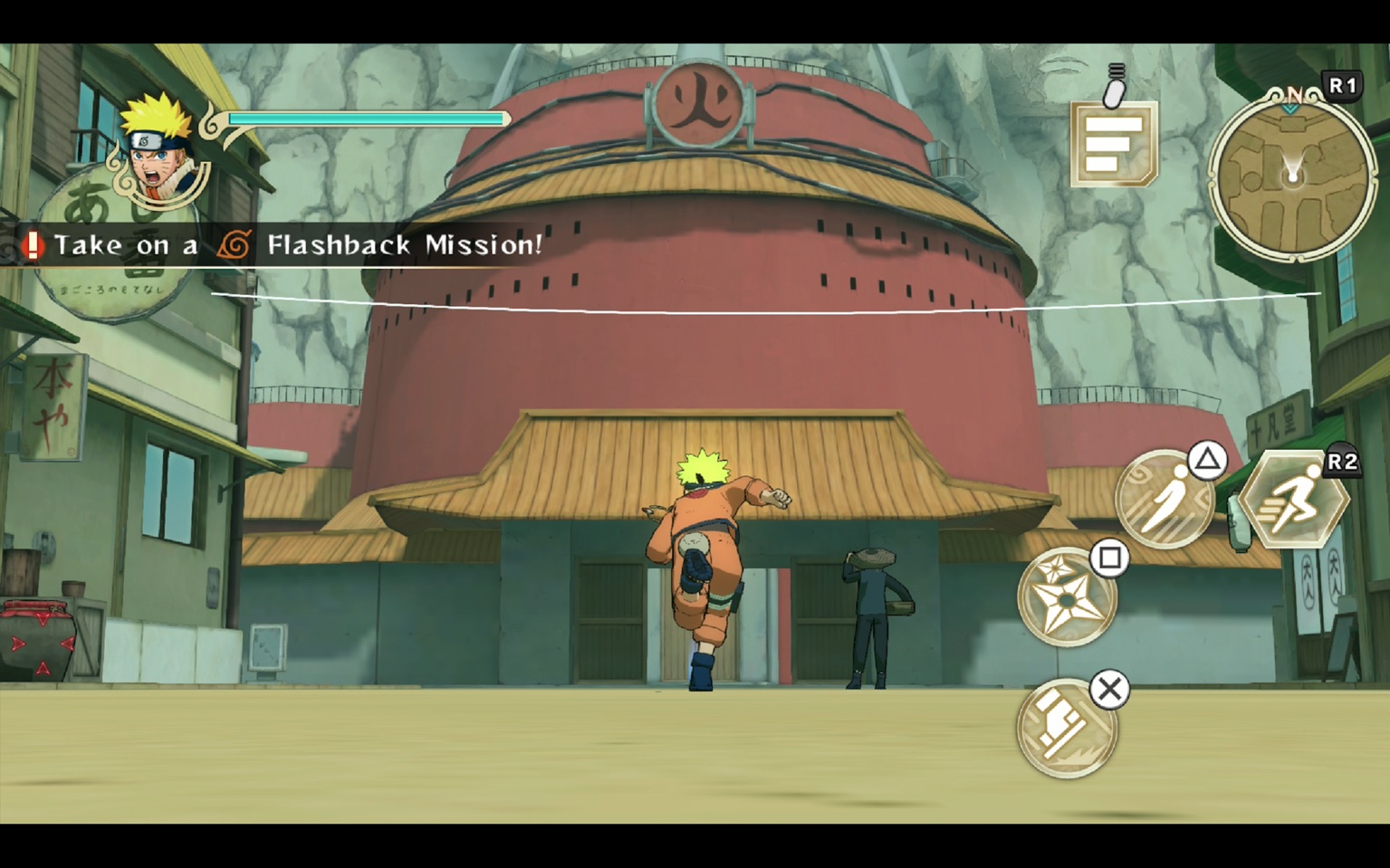1390x868 pixels.
Task: Toggle the R1 camera control button
Action: pyautogui.click(x=1340, y=84)
